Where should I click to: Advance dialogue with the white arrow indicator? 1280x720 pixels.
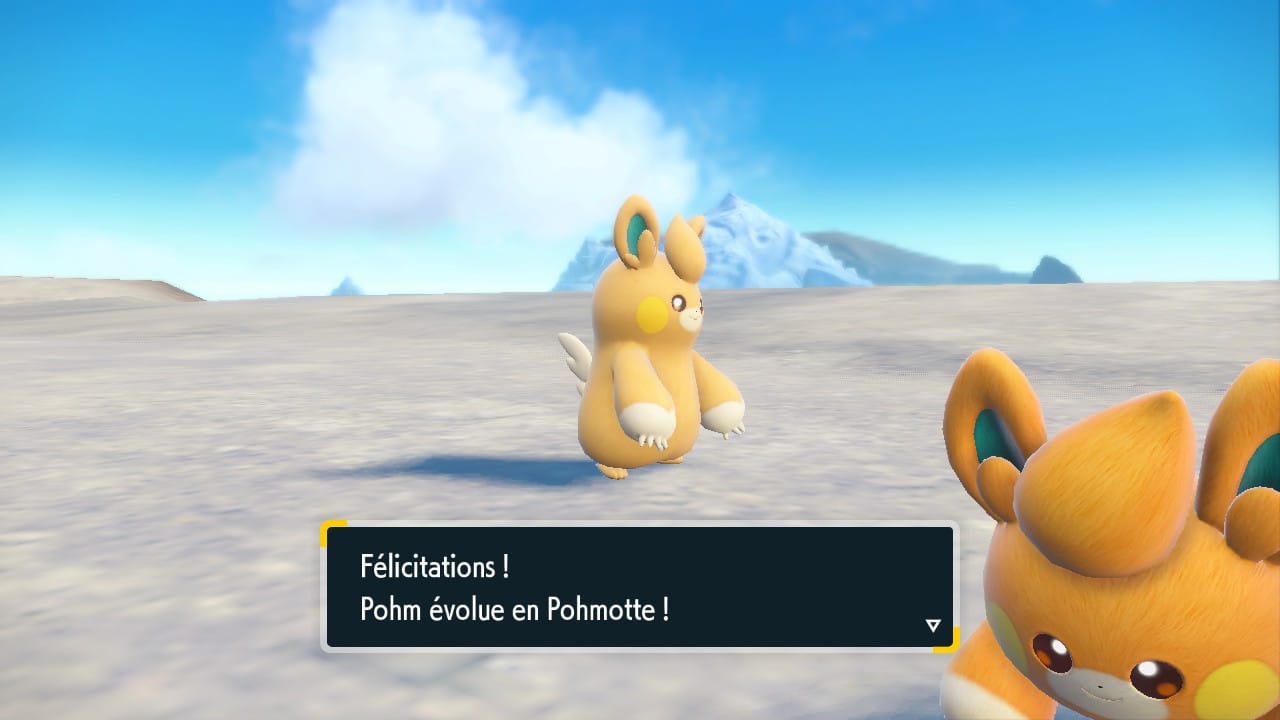coord(933,625)
